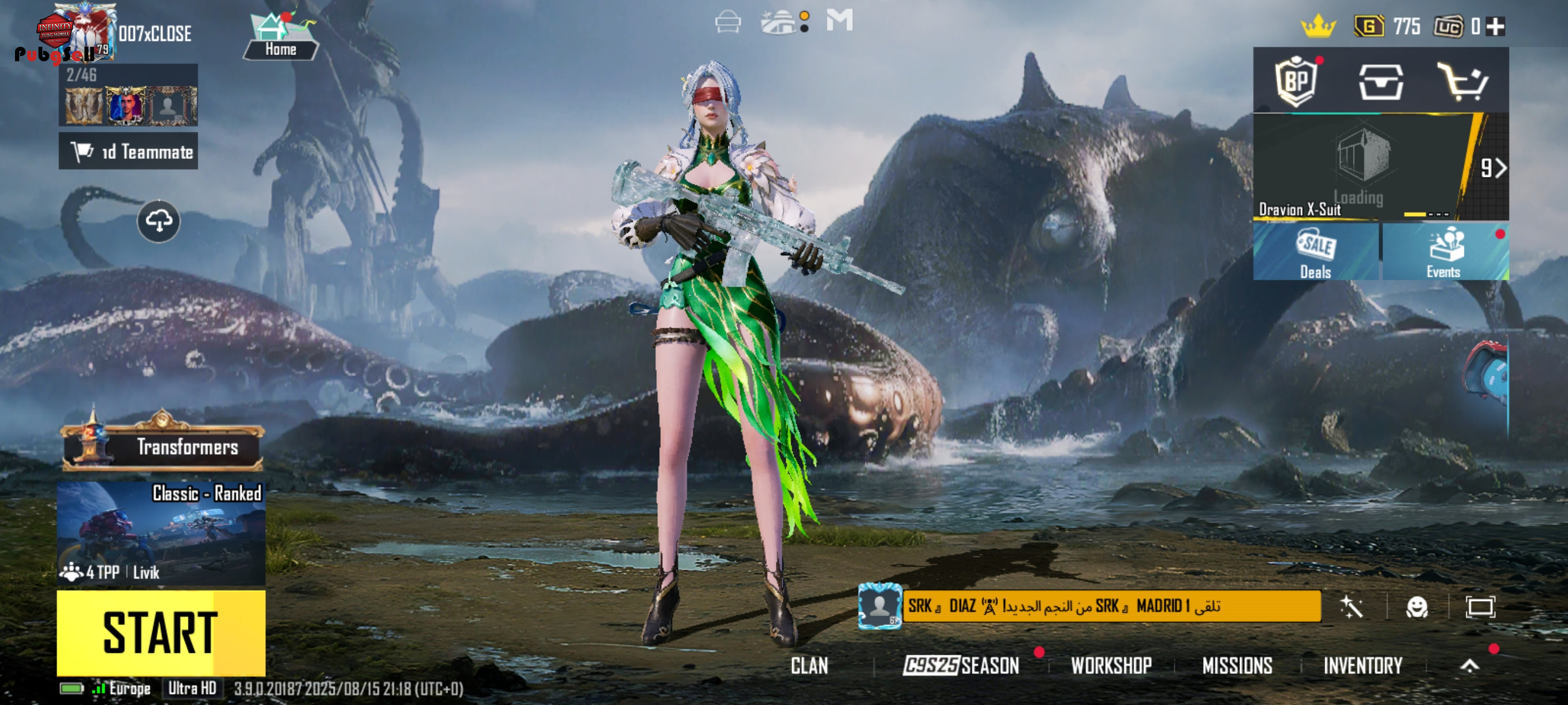Open the WORKSHOP menu
The width and height of the screenshot is (1568, 705).
[x=1111, y=666]
